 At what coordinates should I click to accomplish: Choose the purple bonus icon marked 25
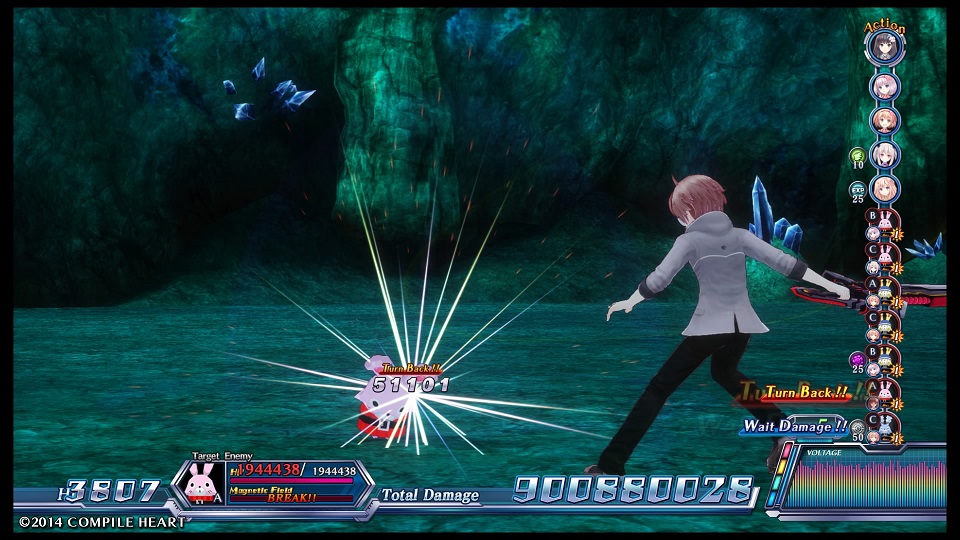pos(857,358)
